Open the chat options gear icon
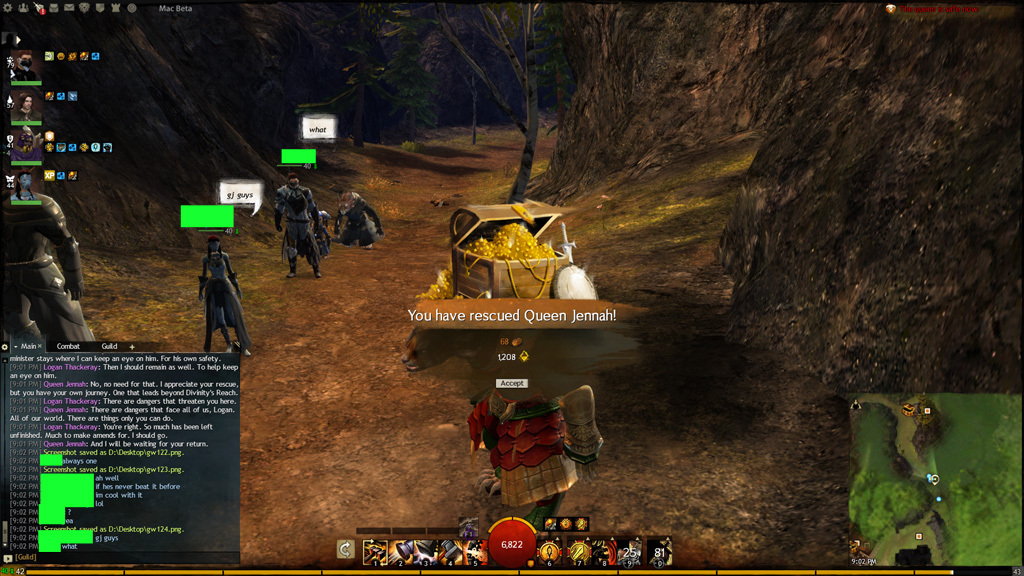 (x=5, y=346)
